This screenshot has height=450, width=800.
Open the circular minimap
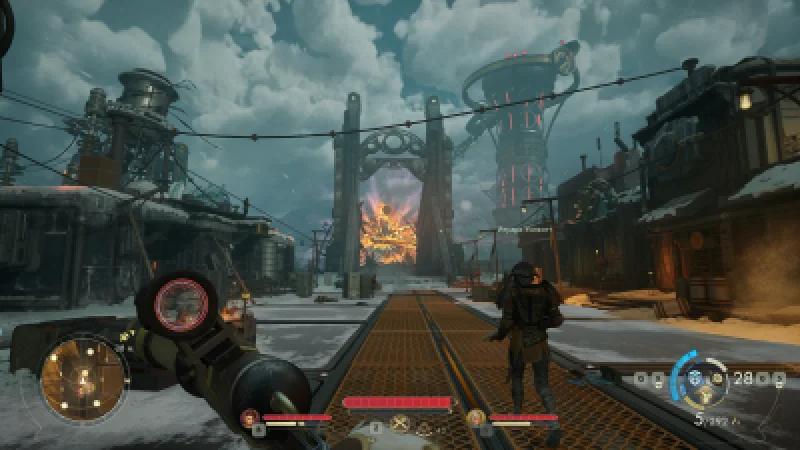pos(84,378)
